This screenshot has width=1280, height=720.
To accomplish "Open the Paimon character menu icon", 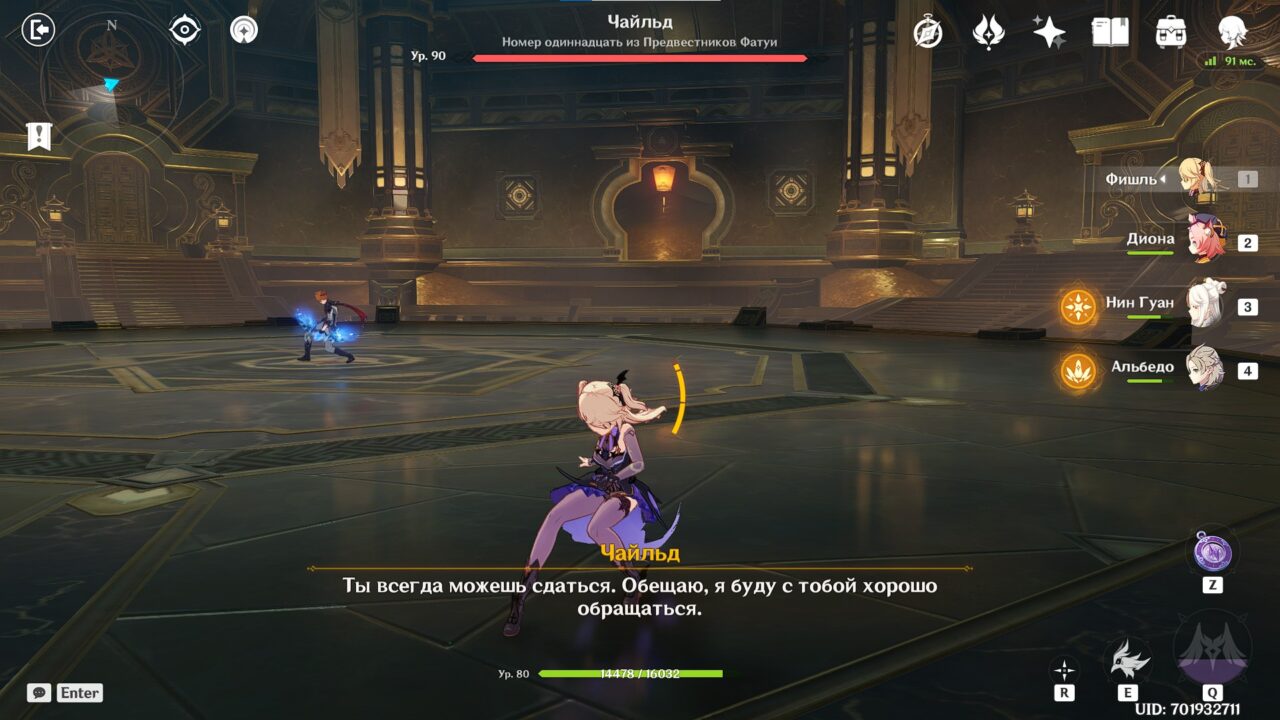I will click(1232, 32).
